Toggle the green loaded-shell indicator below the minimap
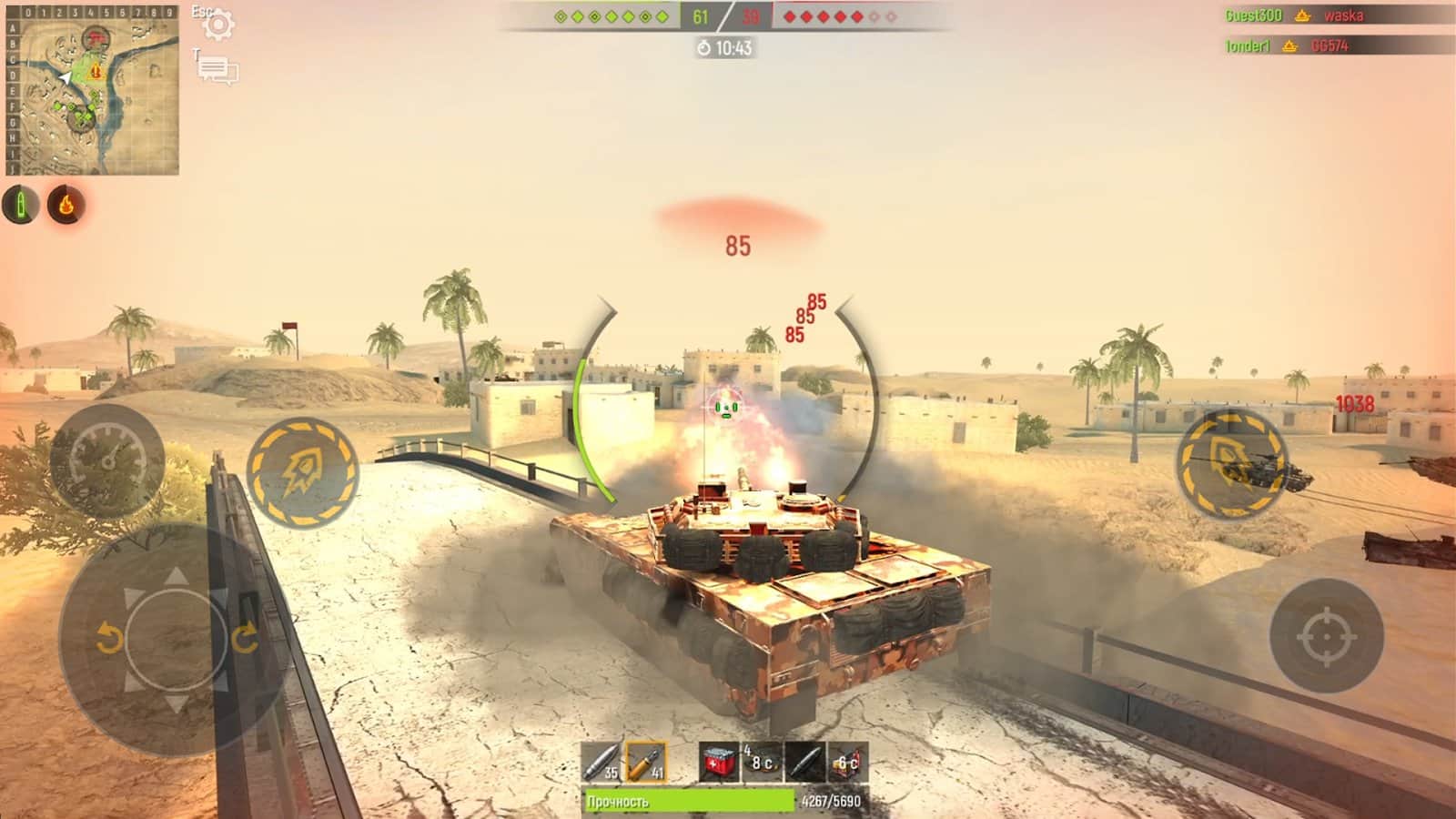This screenshot has height=819, width=1456. click(x=20, y=202)
